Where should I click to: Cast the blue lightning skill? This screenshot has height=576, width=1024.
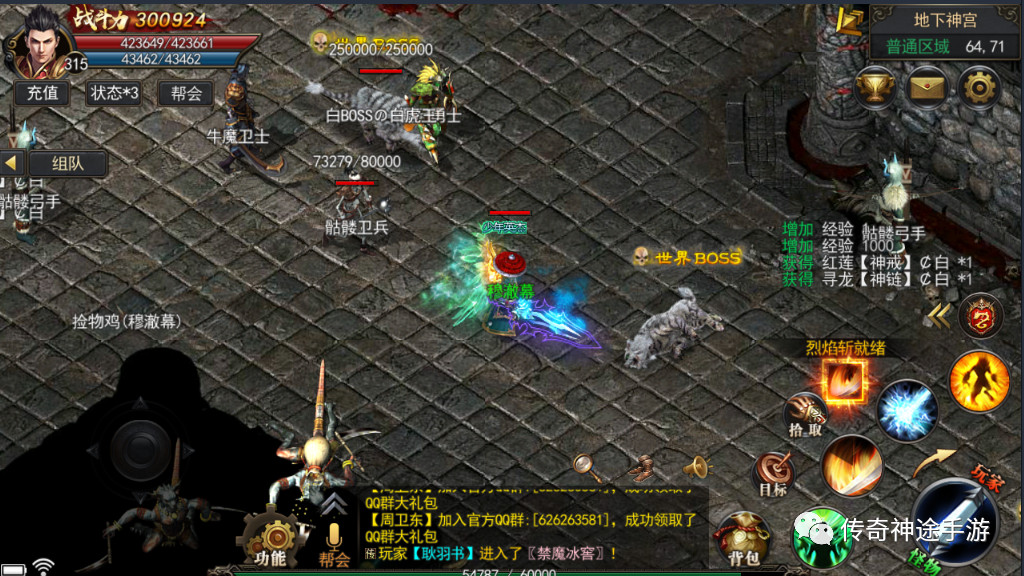tap(908, 410)
